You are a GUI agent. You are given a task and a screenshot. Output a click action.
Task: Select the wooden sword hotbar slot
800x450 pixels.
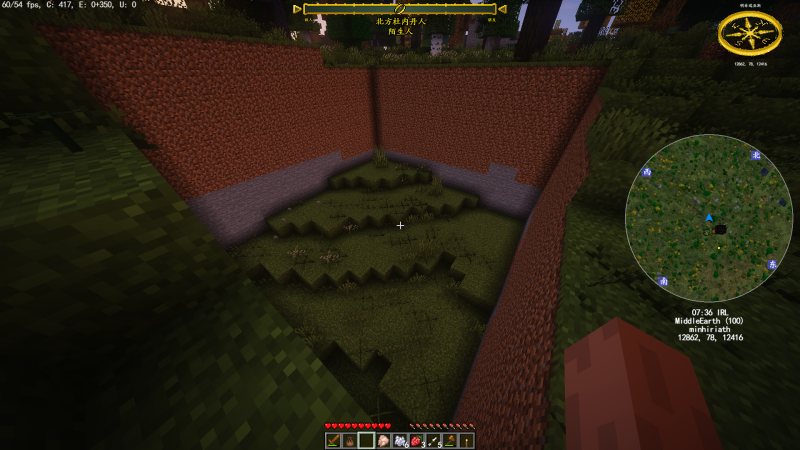point(332,440)
